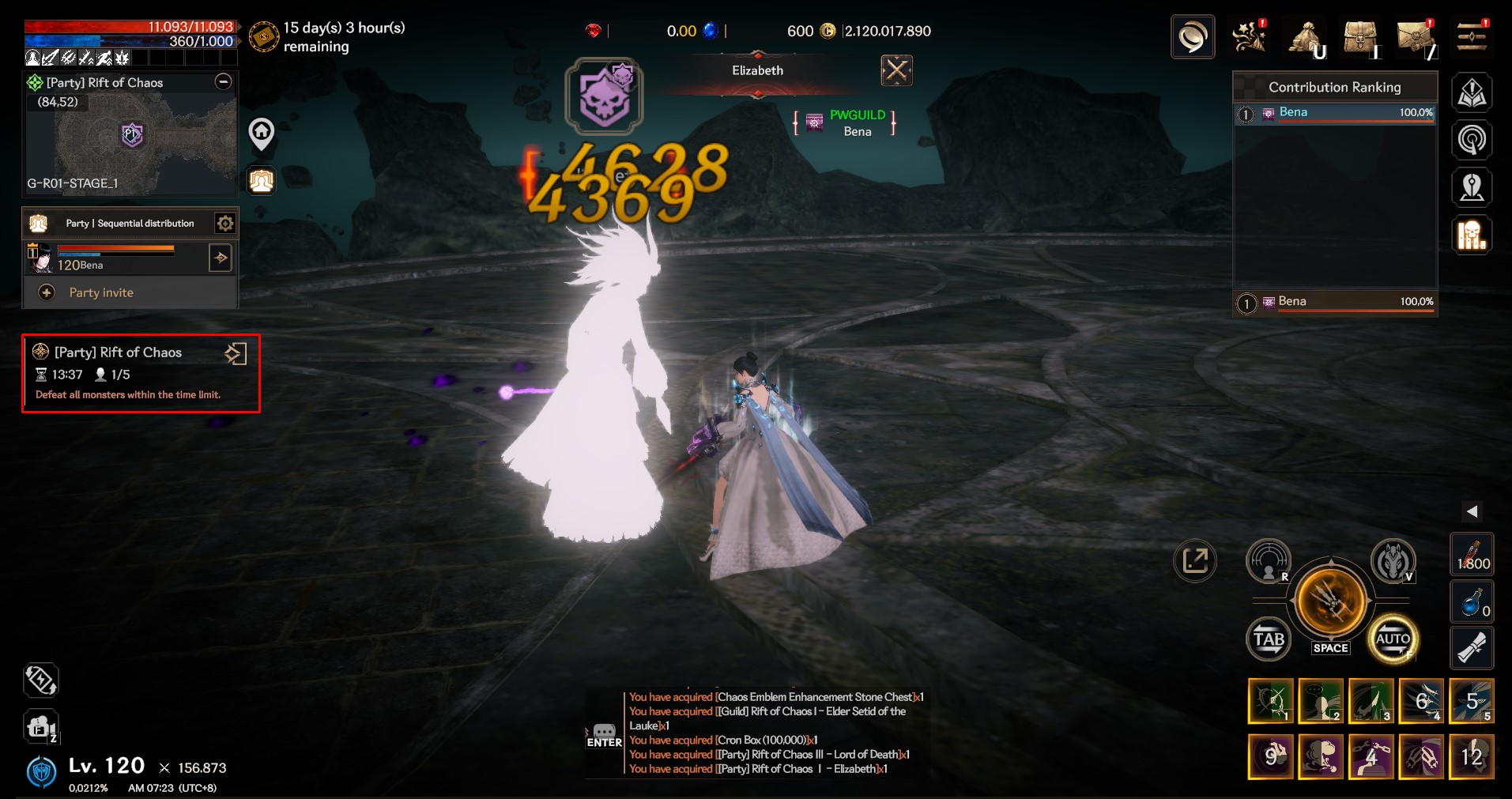Open the inventory bag icon

(1360, 37)
